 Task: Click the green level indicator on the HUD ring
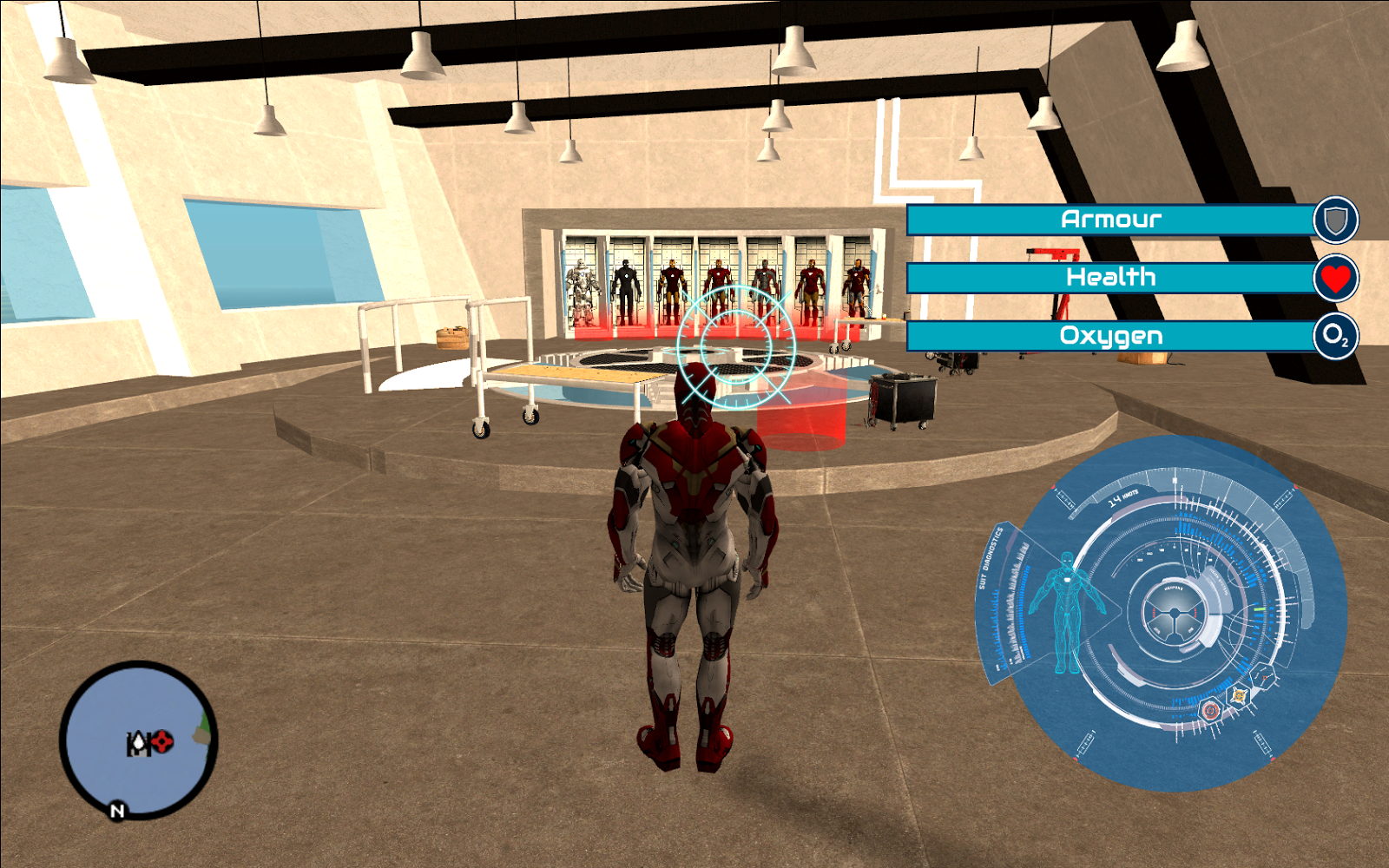(x=1258, y=610)
